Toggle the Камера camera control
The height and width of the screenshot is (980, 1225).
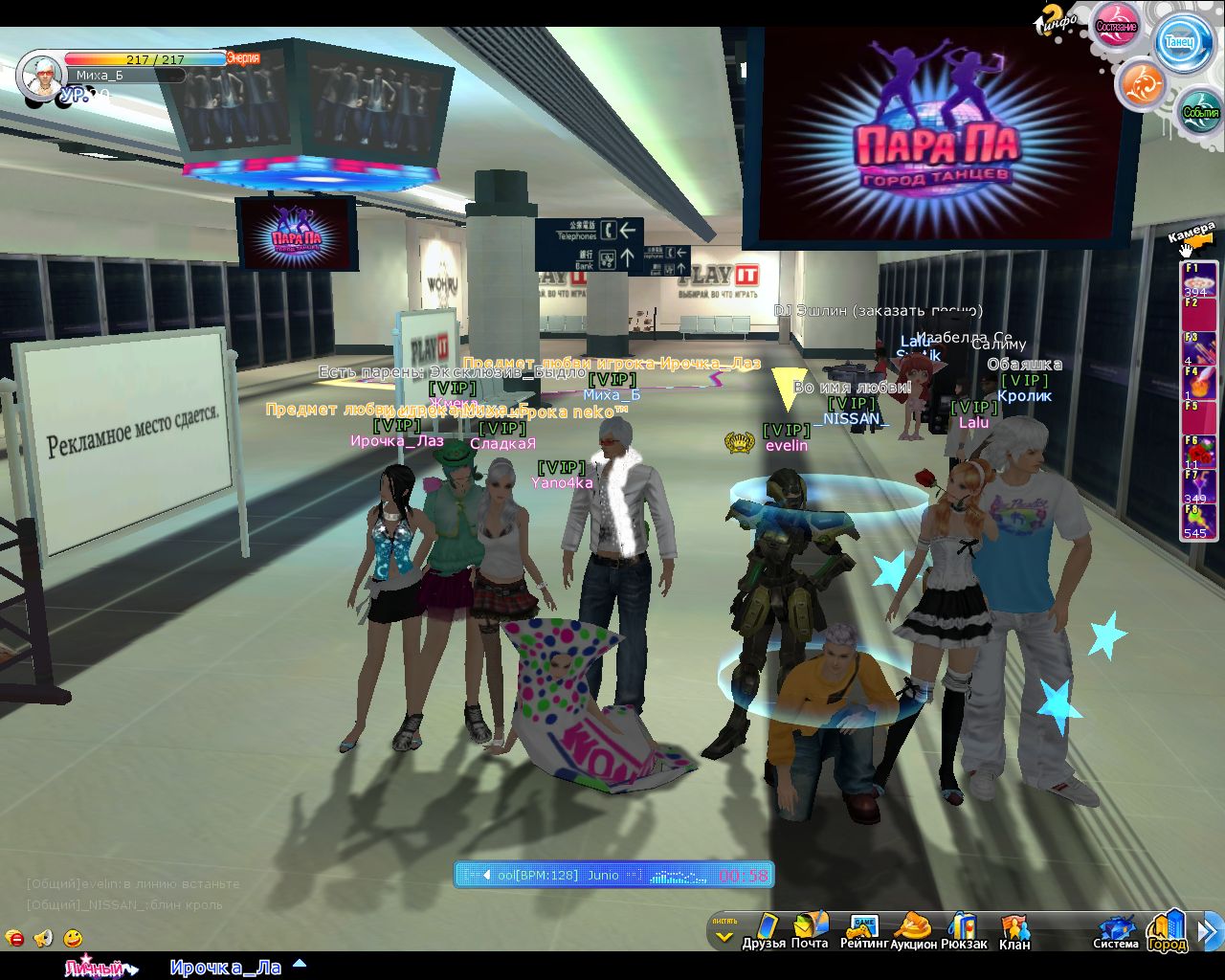pos(1191,239)
